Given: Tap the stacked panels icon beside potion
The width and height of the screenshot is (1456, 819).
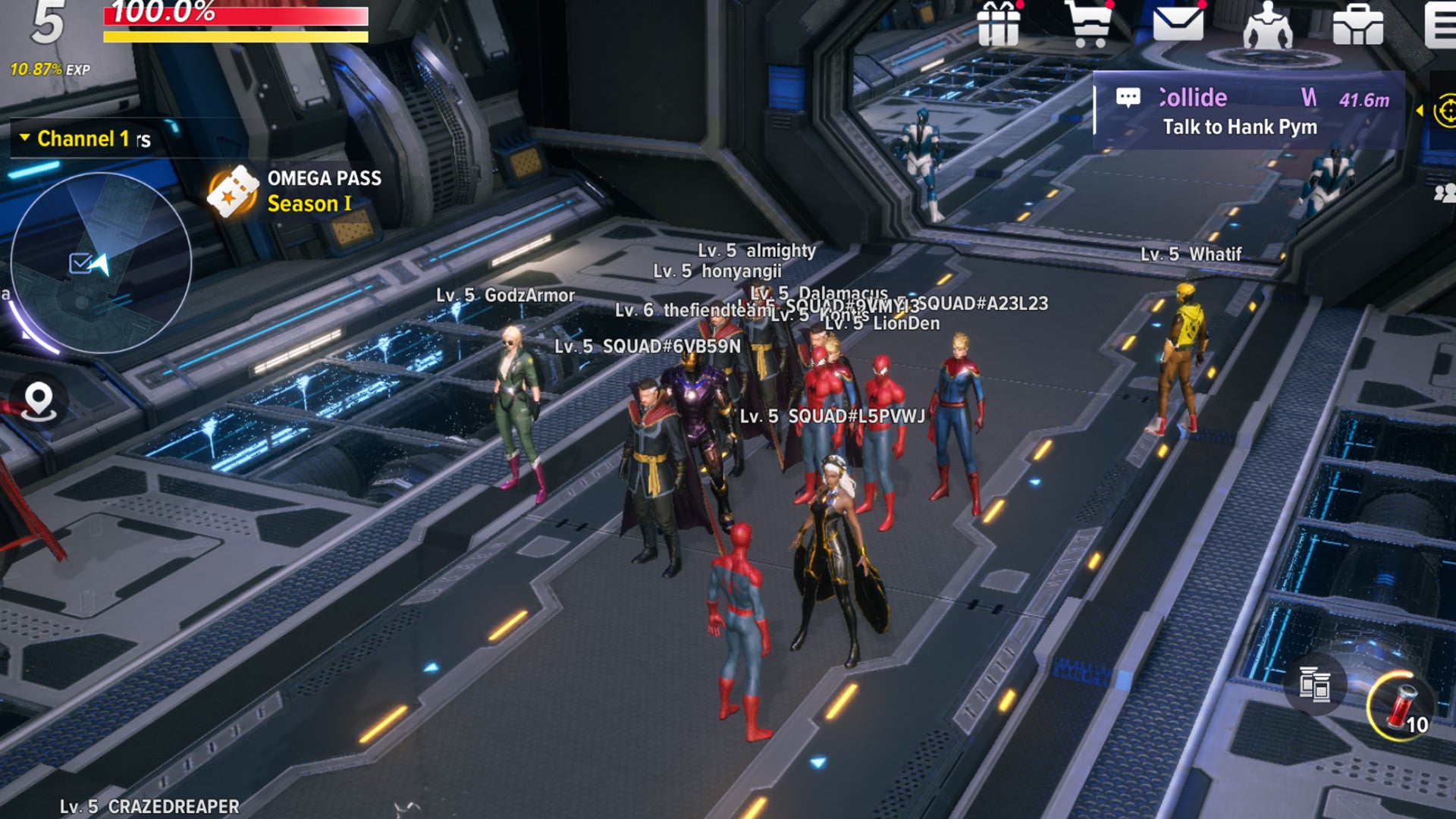Looking at the screenshot, I should [x=1314, y=685].
